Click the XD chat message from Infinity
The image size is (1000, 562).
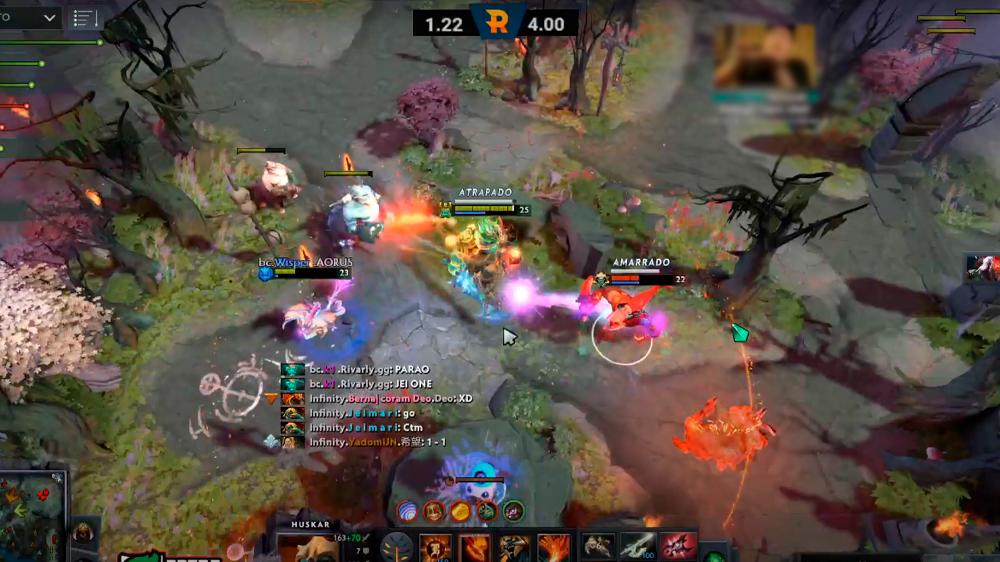click(x=390, y=398)
